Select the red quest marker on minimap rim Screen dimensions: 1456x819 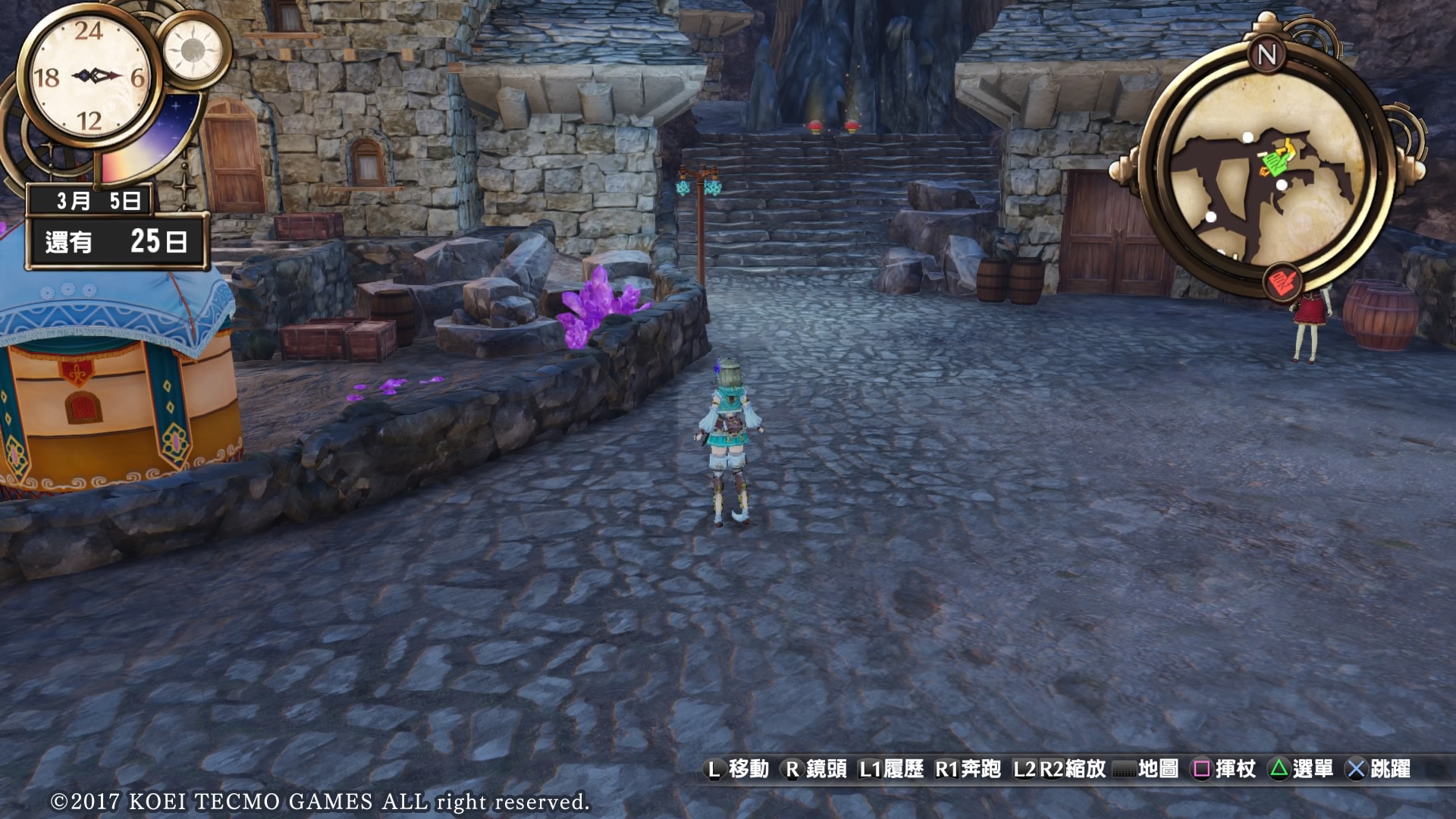click(x=1283, y=284)
